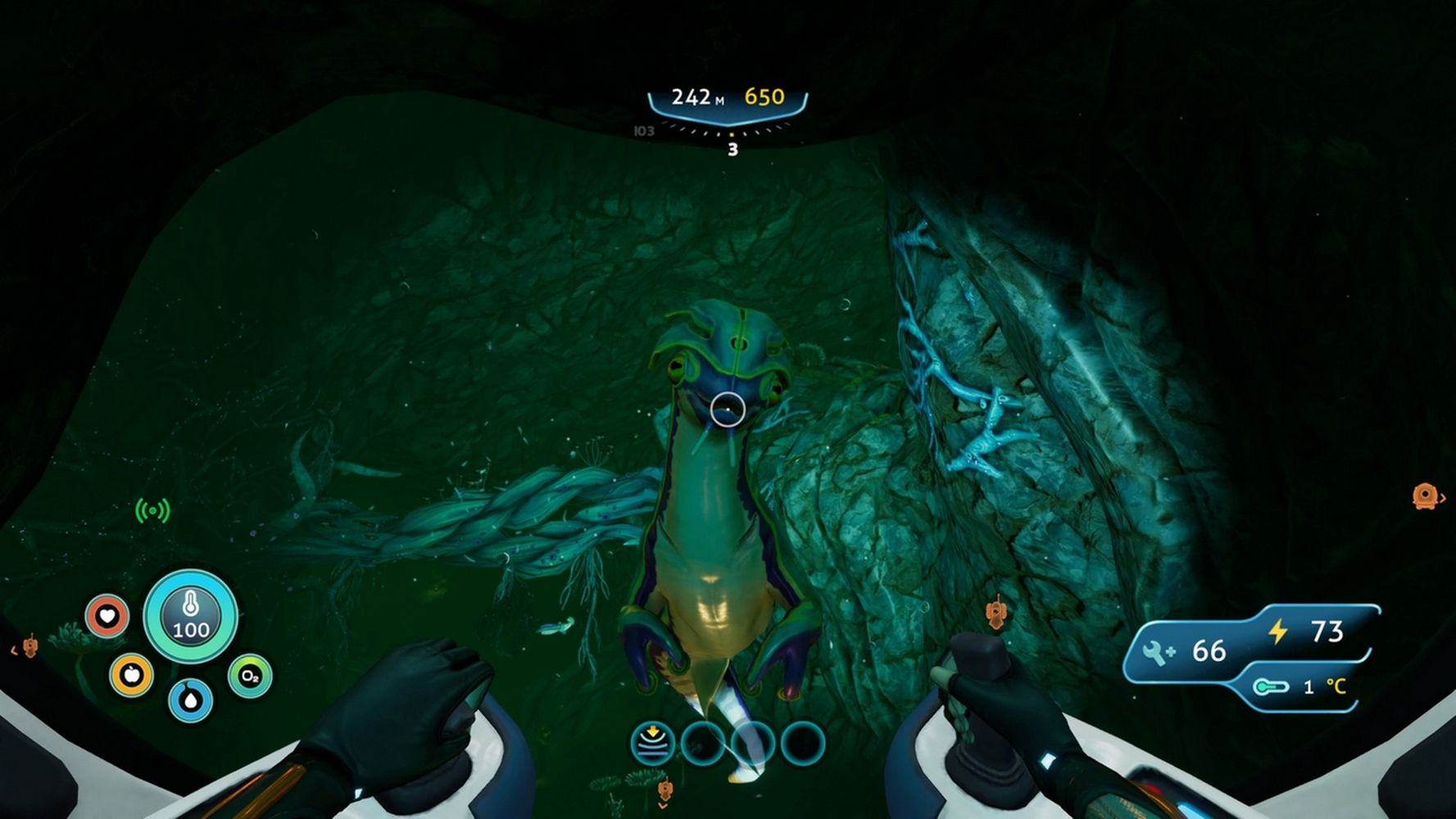Click the O2 oxygen icon
Viewport: 1456px width, 819px height.
(x=249, y=676)
